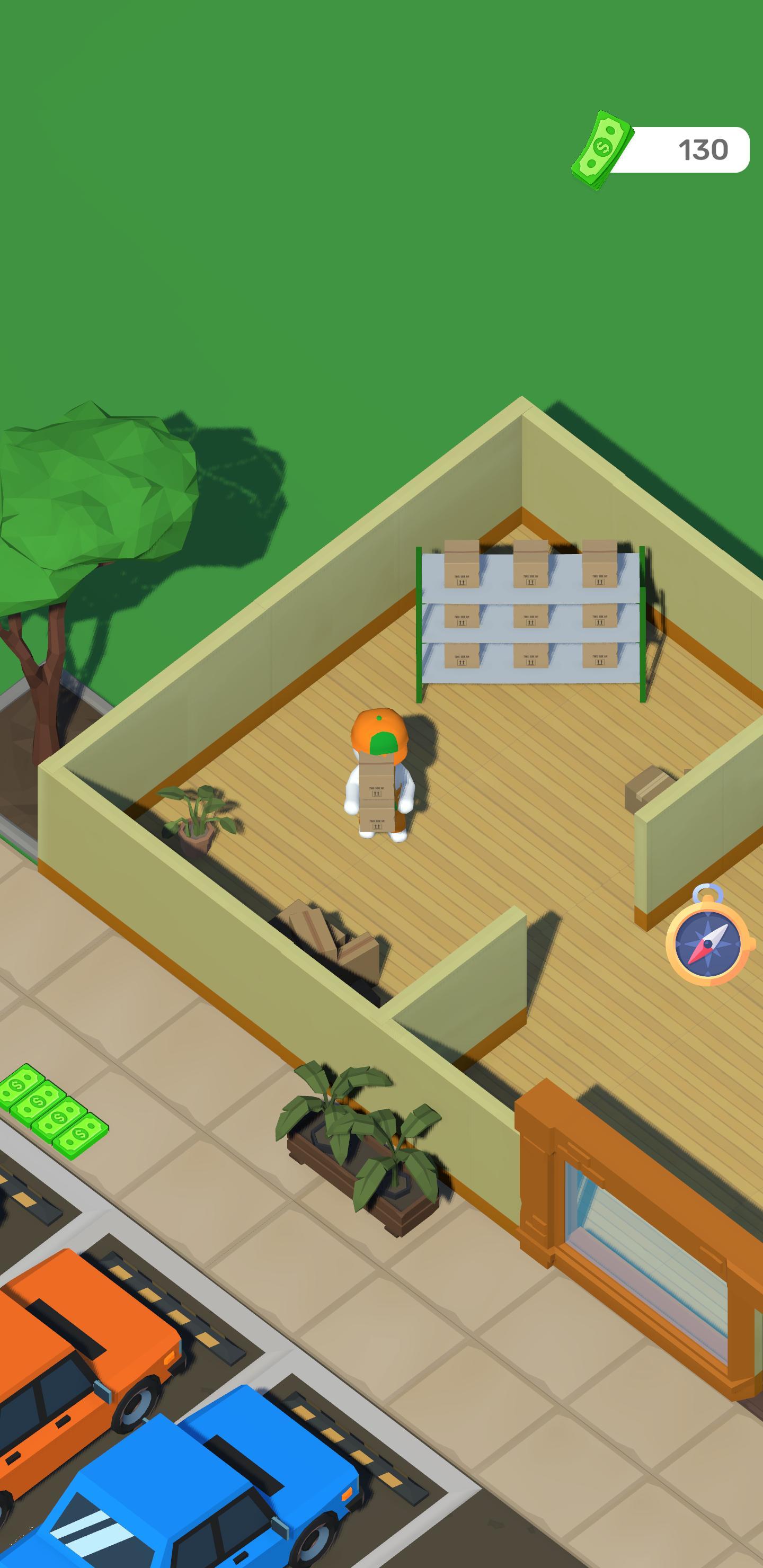Tap the storage shelf filled with boxes
The image size is (763, 1568).
530,621
